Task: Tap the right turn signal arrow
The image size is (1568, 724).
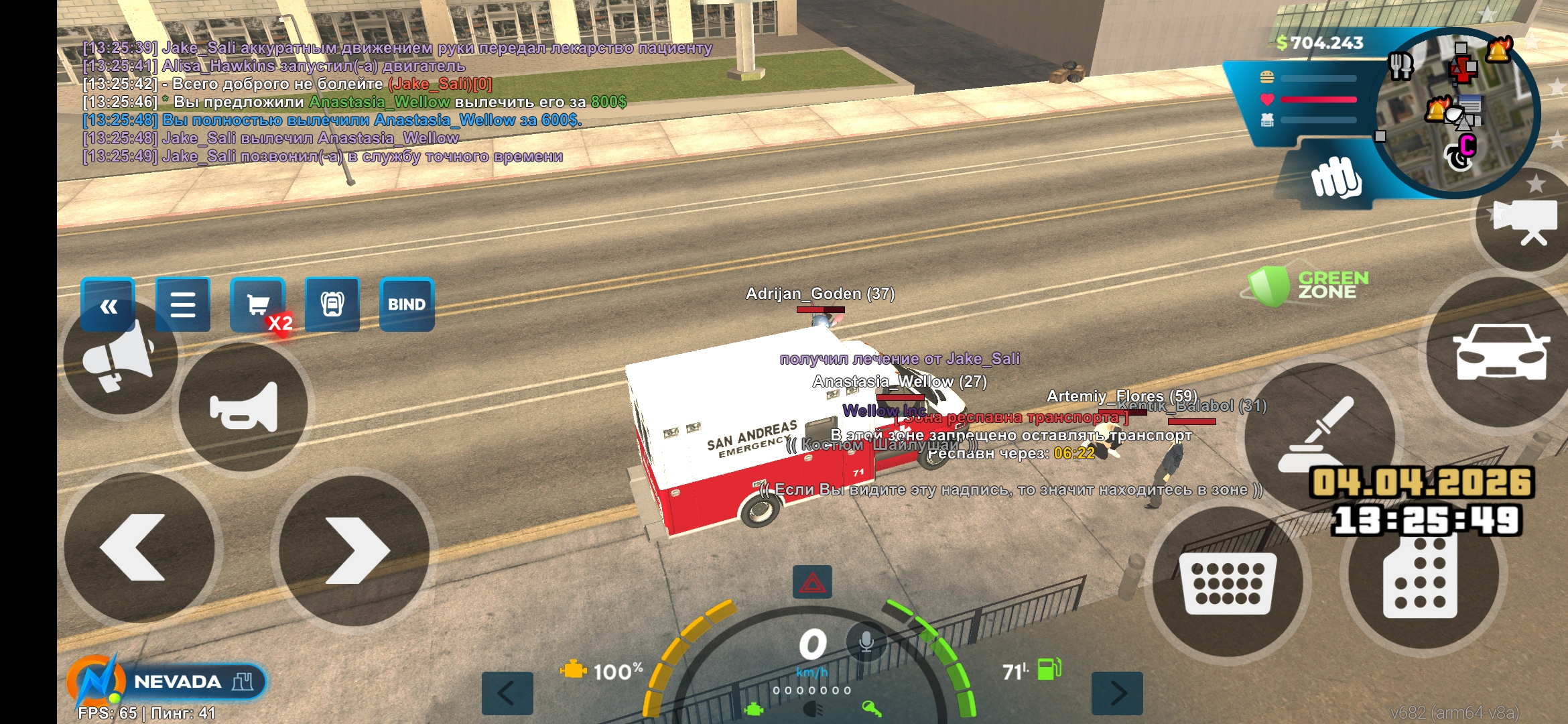Action: [x=1117, y=693]
